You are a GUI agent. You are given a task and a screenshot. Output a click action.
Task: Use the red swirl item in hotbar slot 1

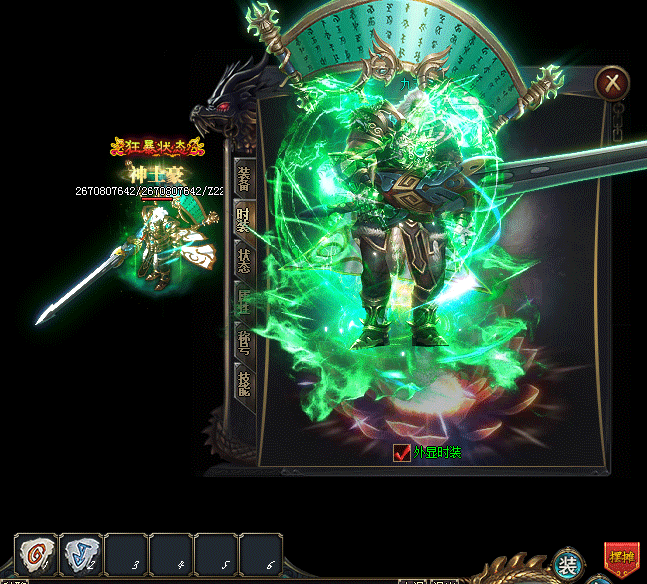pyautogui.click(x=37, y=554)
